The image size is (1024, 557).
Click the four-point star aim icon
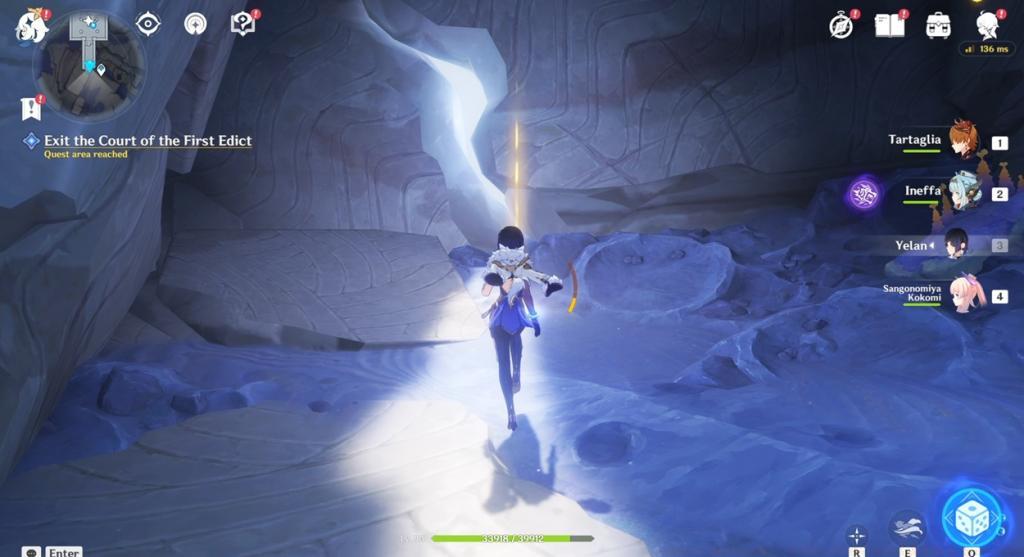coord(857,535)
